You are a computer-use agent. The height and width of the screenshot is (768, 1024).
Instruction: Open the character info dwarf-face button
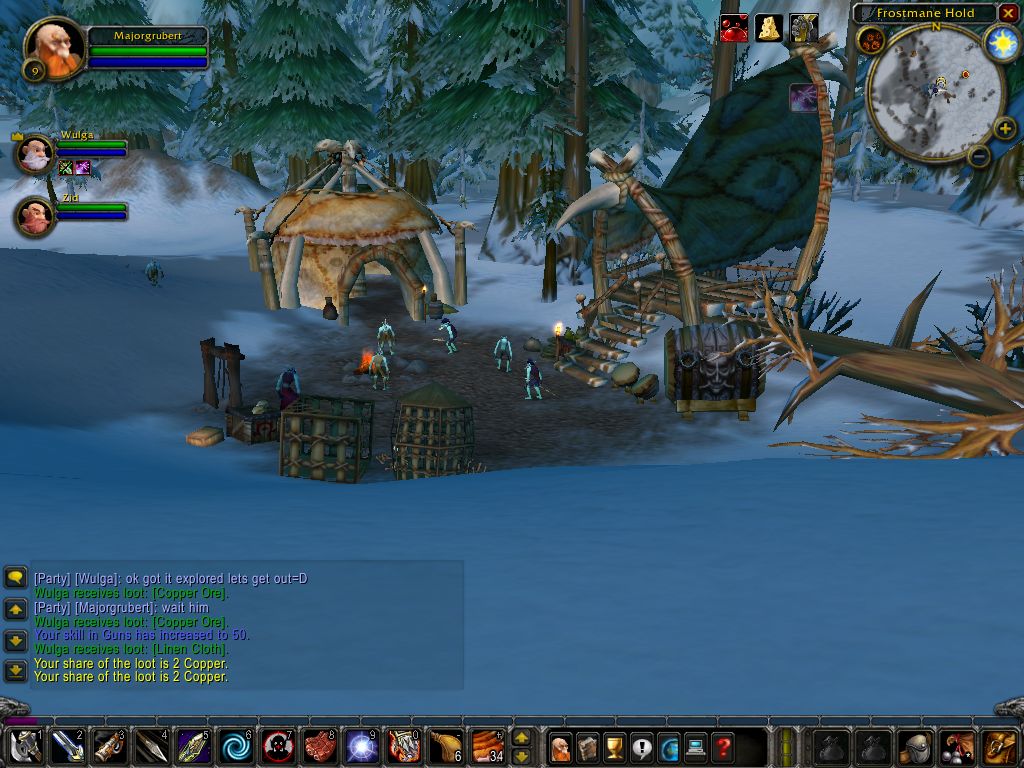[x=561, y=747]
